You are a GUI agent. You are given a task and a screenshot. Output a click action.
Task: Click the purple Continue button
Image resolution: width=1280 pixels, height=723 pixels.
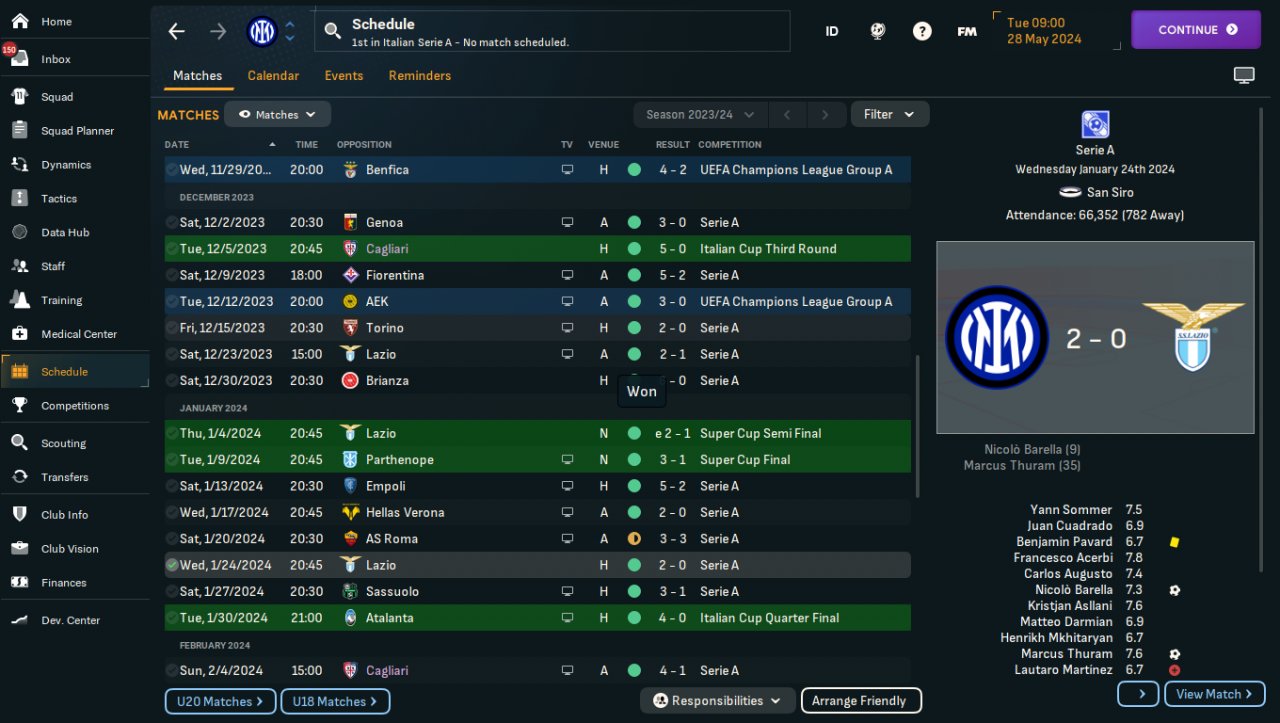click(x=1196, y=30)
